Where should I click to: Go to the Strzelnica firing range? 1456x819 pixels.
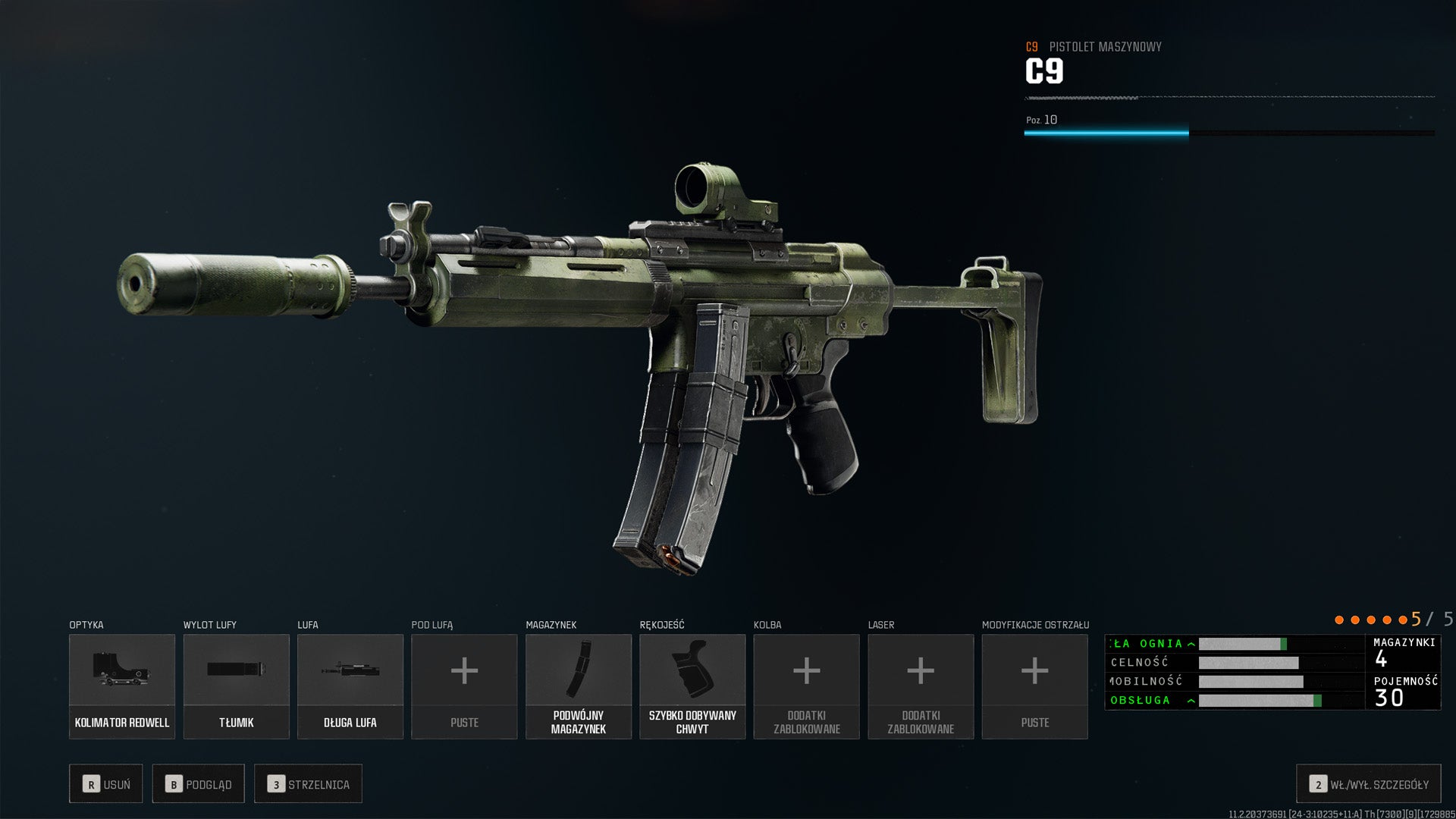(308, 784)
